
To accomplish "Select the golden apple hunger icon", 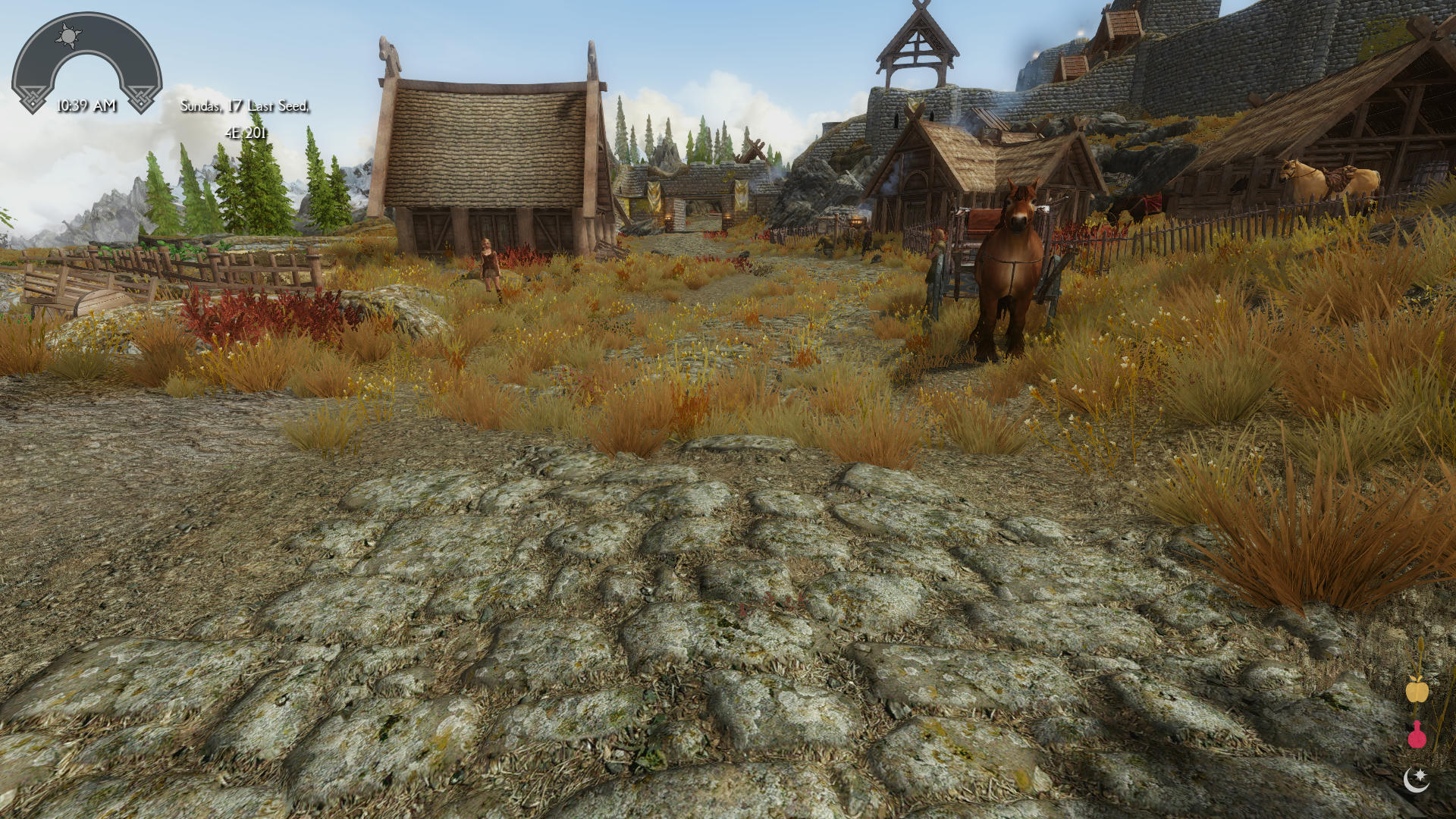I will click(1417, 690).
